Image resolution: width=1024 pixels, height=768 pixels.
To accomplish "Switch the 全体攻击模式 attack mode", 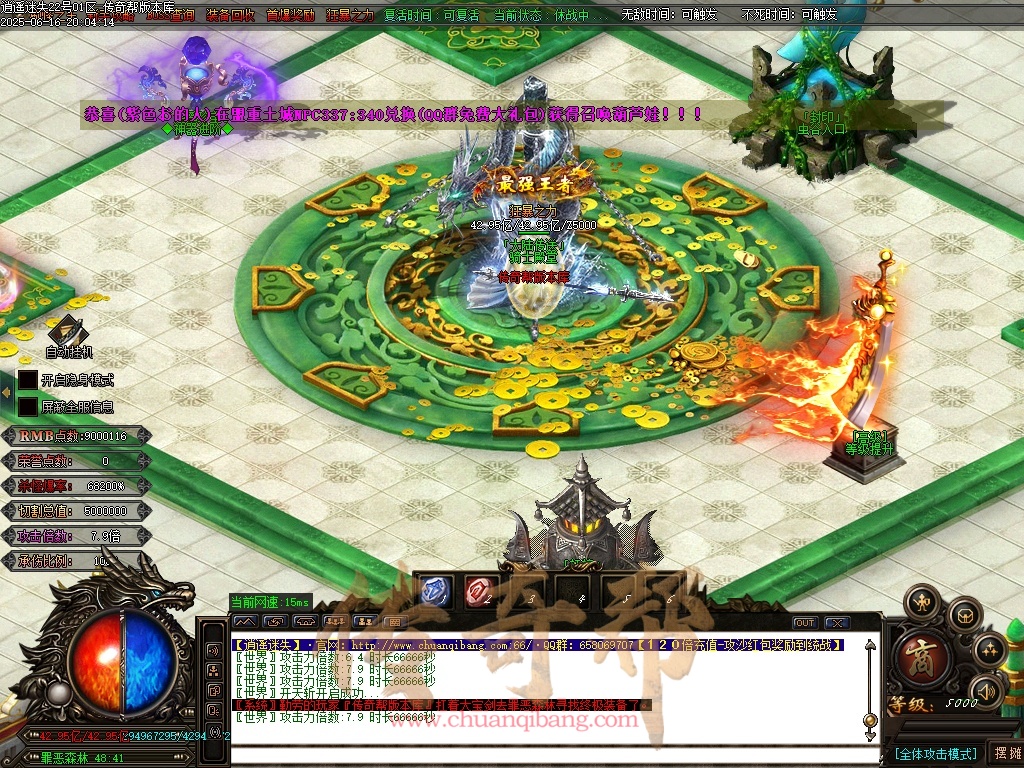I will 935,753.
